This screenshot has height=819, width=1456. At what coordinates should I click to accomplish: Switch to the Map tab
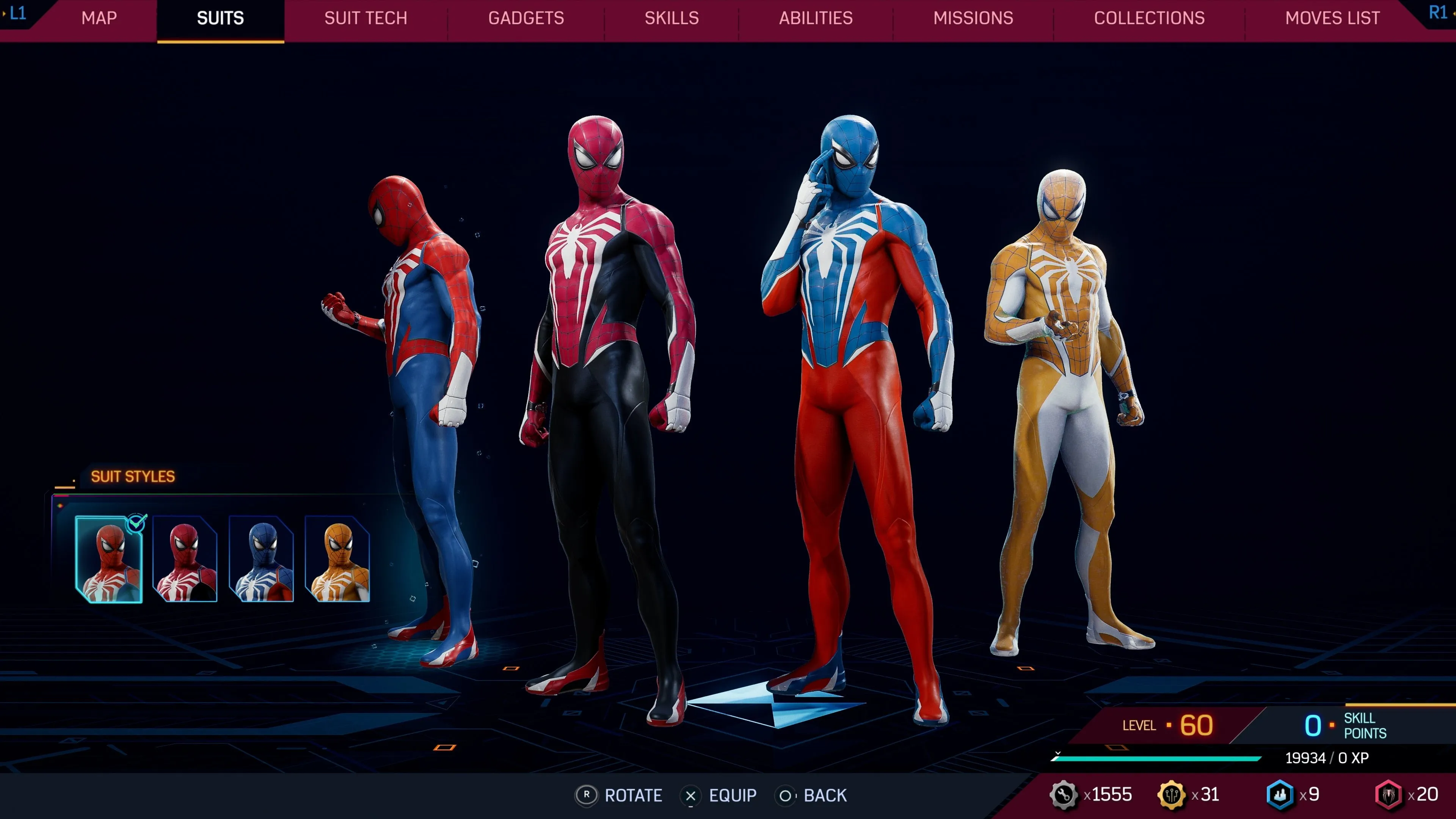(x=99, y=19)
